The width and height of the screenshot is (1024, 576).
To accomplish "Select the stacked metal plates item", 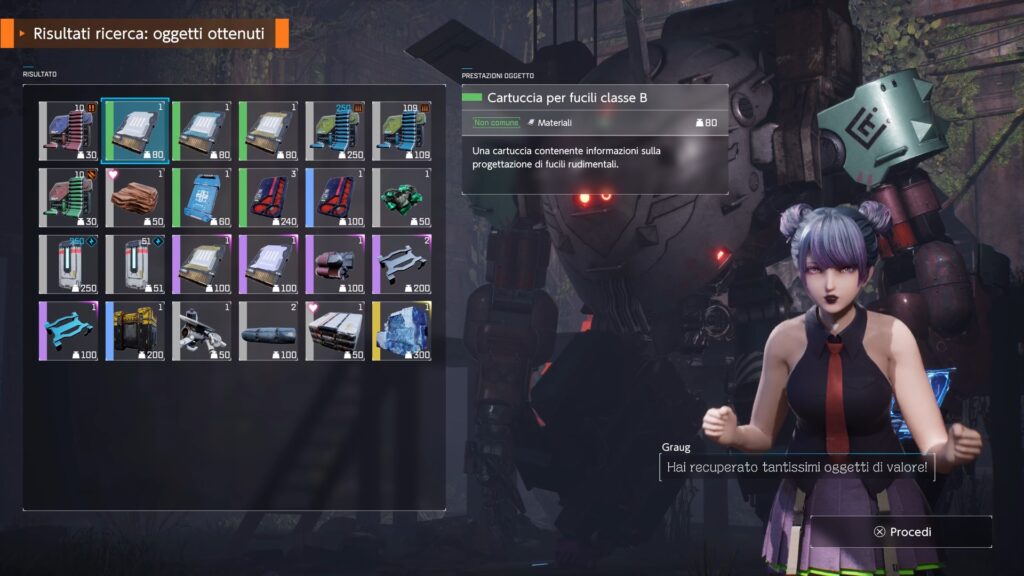I will [x=335, y=330].
